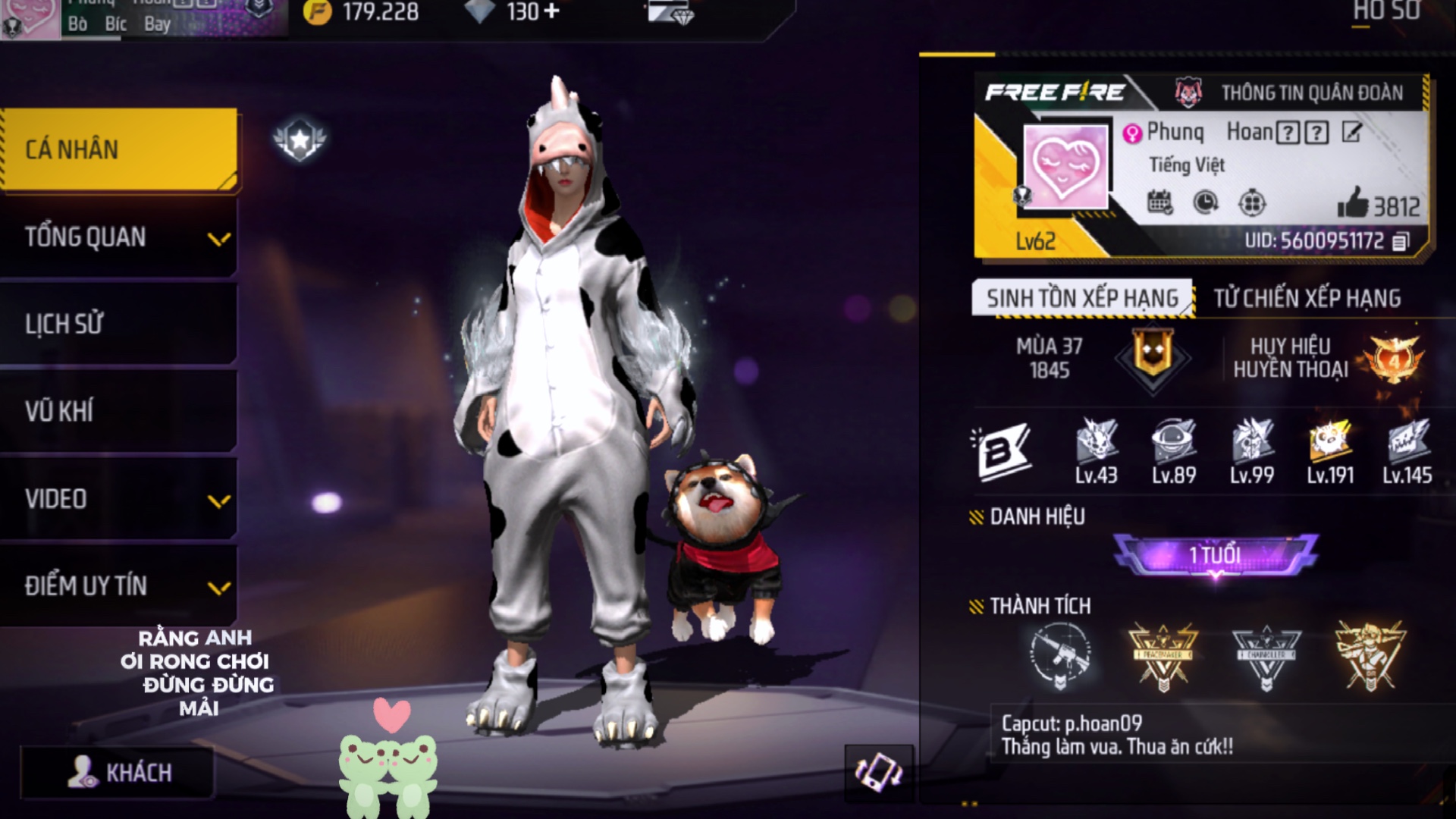Expand the Tổng Quan section
This screenshot has width=1456, height=819.
click(x=120, y=237)
